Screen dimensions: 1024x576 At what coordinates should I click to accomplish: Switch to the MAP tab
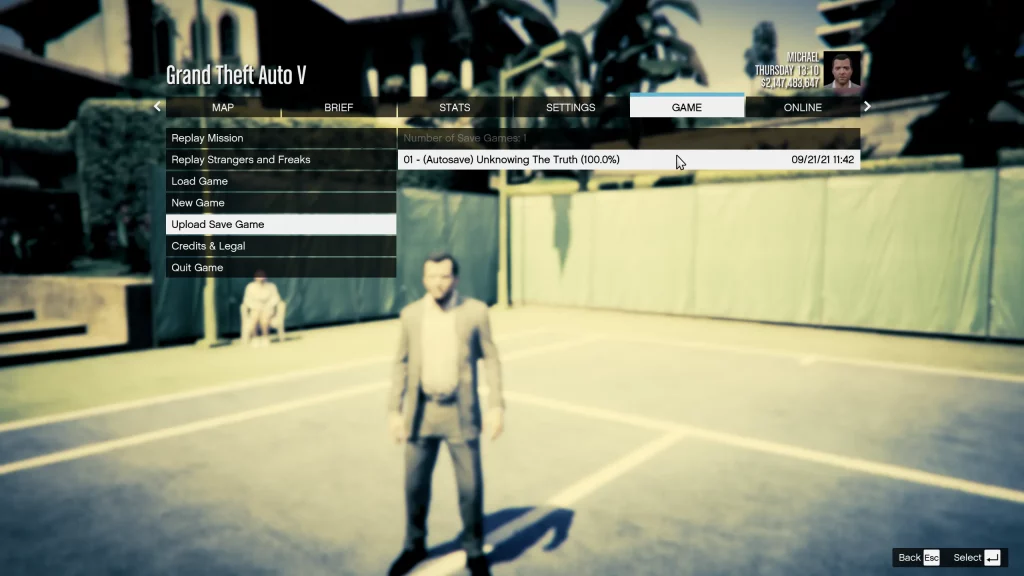pos(223,107)
